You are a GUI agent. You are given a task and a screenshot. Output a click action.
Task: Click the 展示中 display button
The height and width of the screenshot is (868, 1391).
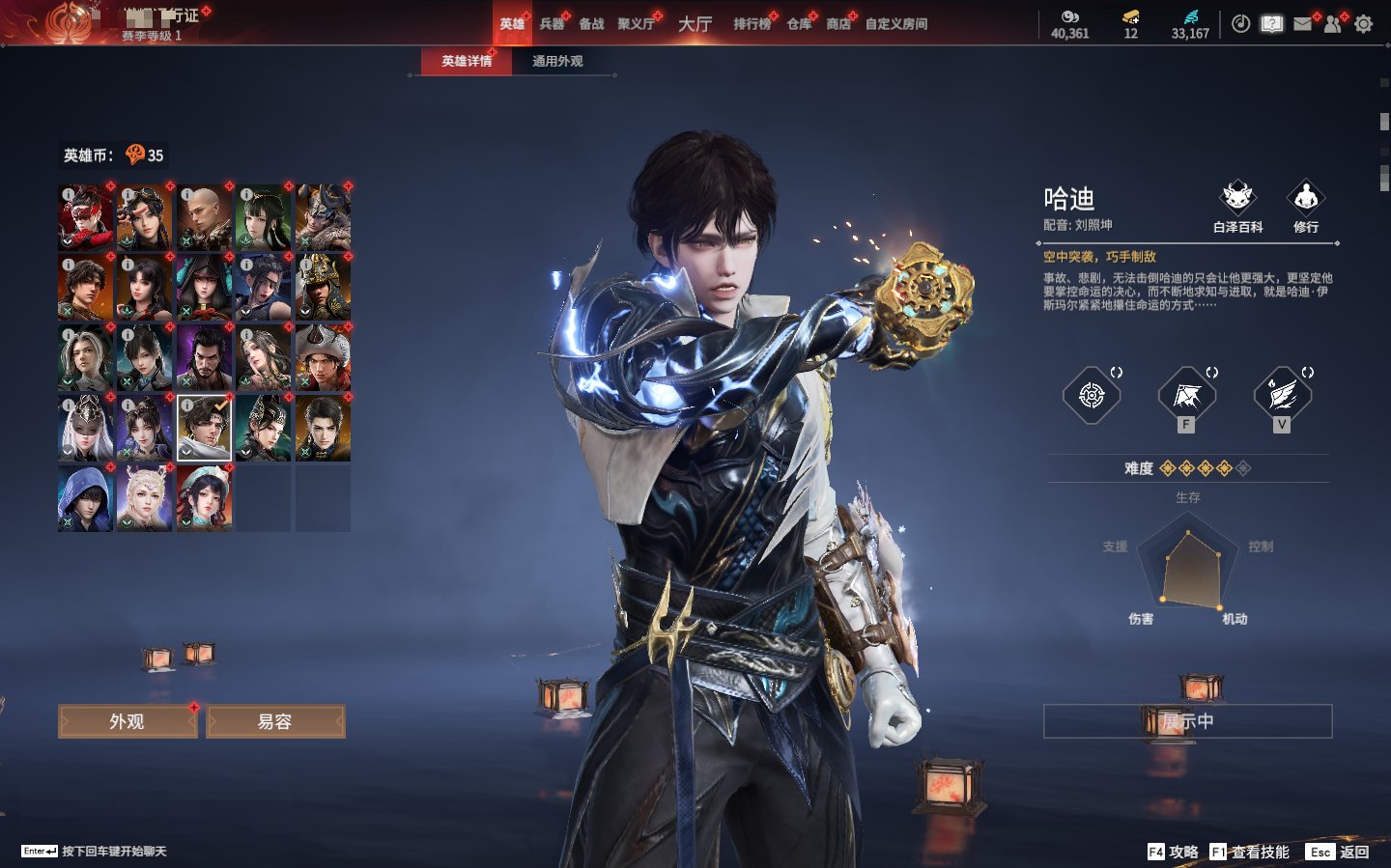point(1187,721)
